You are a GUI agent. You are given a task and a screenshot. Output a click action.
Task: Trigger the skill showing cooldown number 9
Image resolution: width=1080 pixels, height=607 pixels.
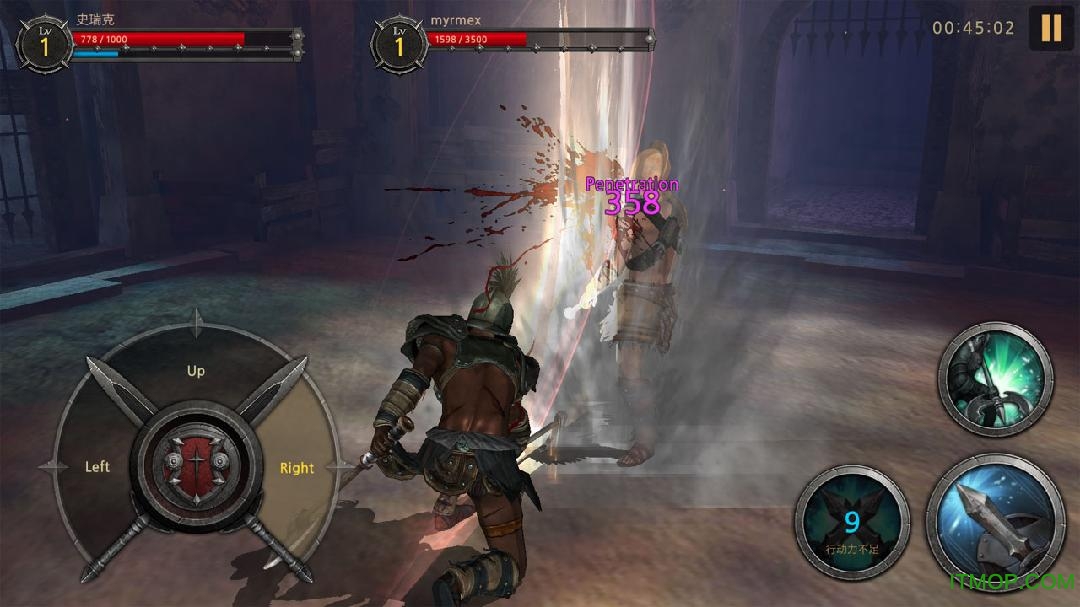click(x=852, y=522)
